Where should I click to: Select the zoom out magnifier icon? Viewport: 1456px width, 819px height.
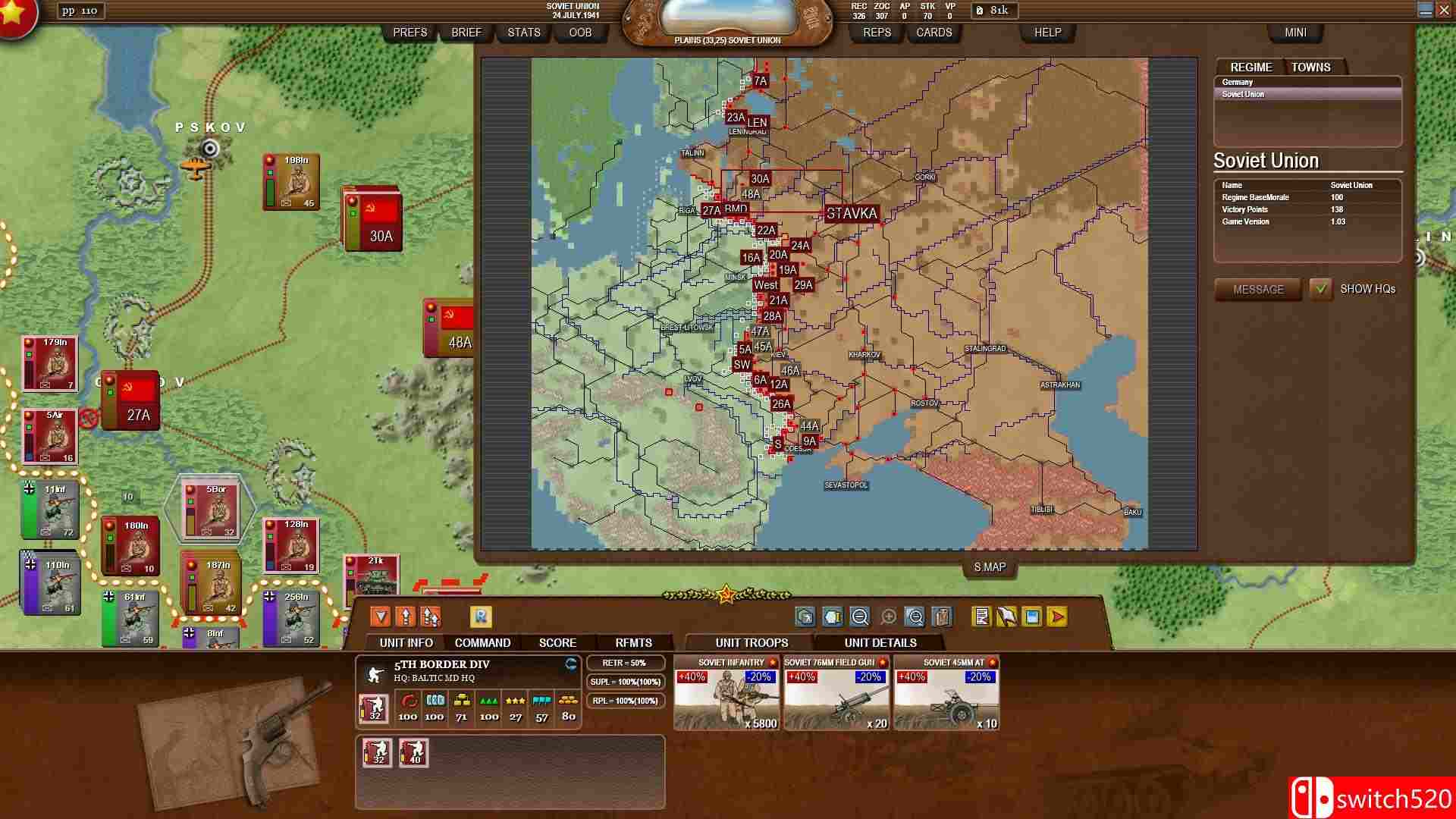[859, 617]
